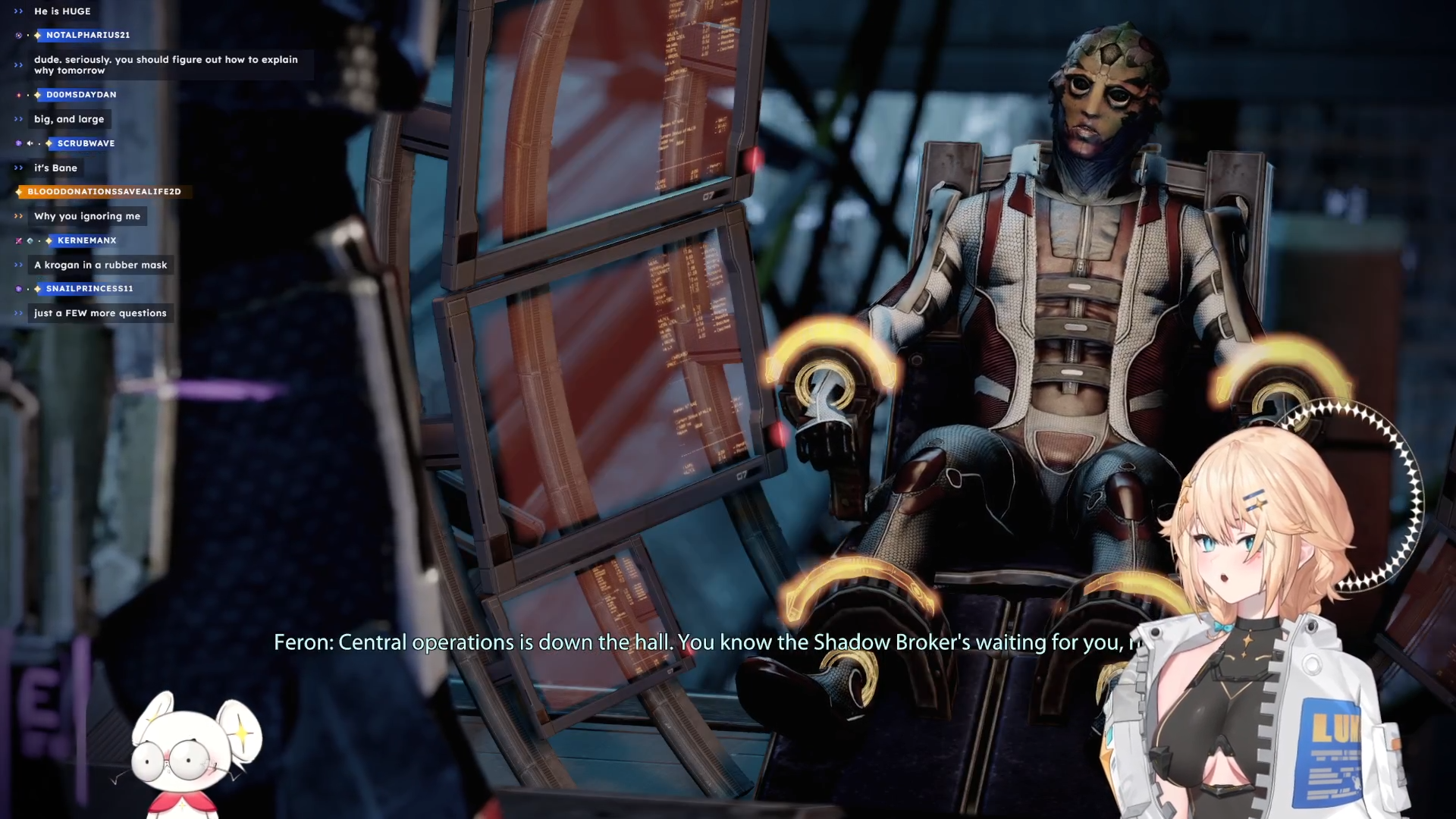Screen dimensions: 1456x819
Task: Select SNAILPRINCESS11's name in chat
Action: [x=89, y=288]
